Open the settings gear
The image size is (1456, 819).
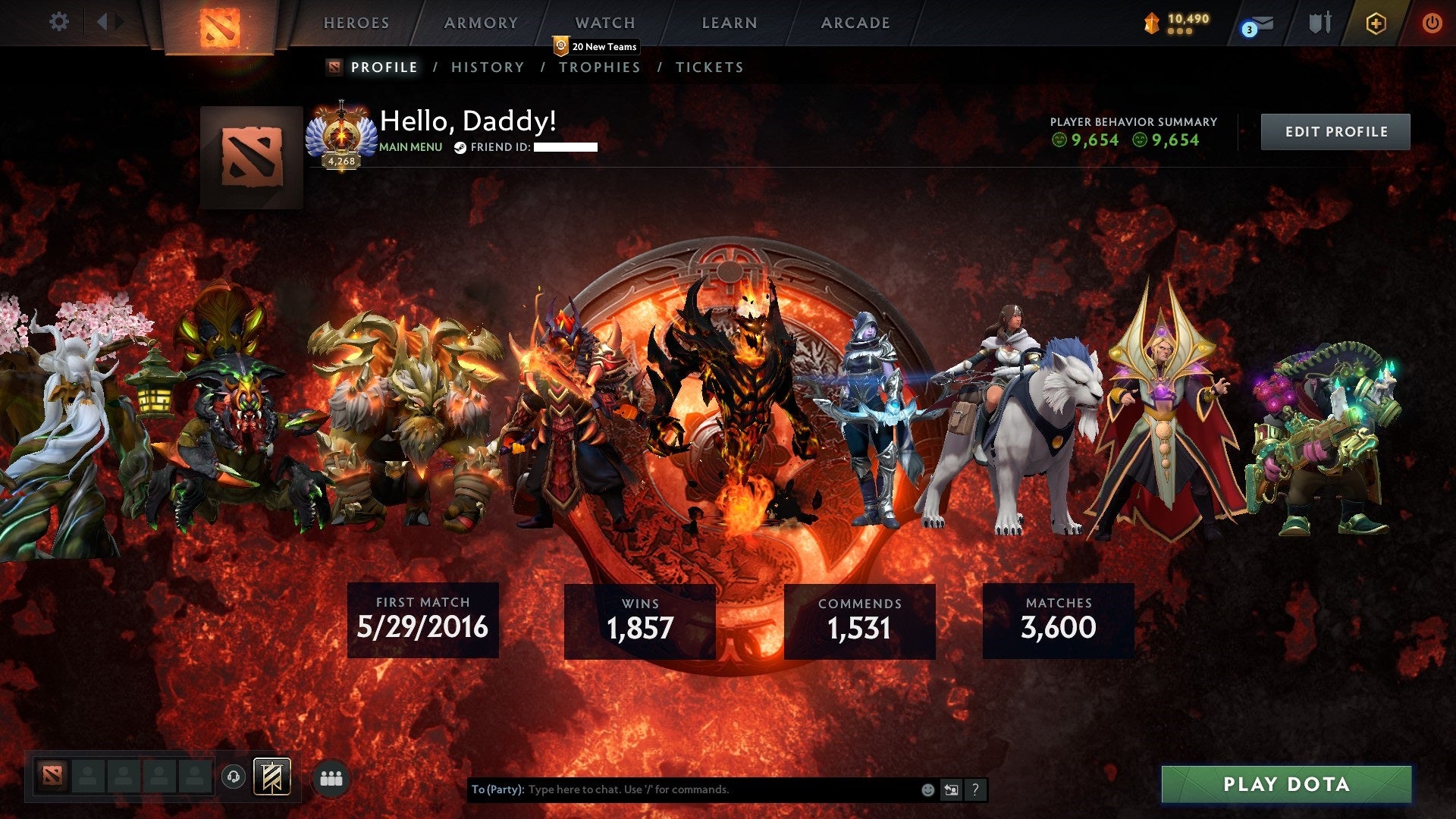(58, 21)
